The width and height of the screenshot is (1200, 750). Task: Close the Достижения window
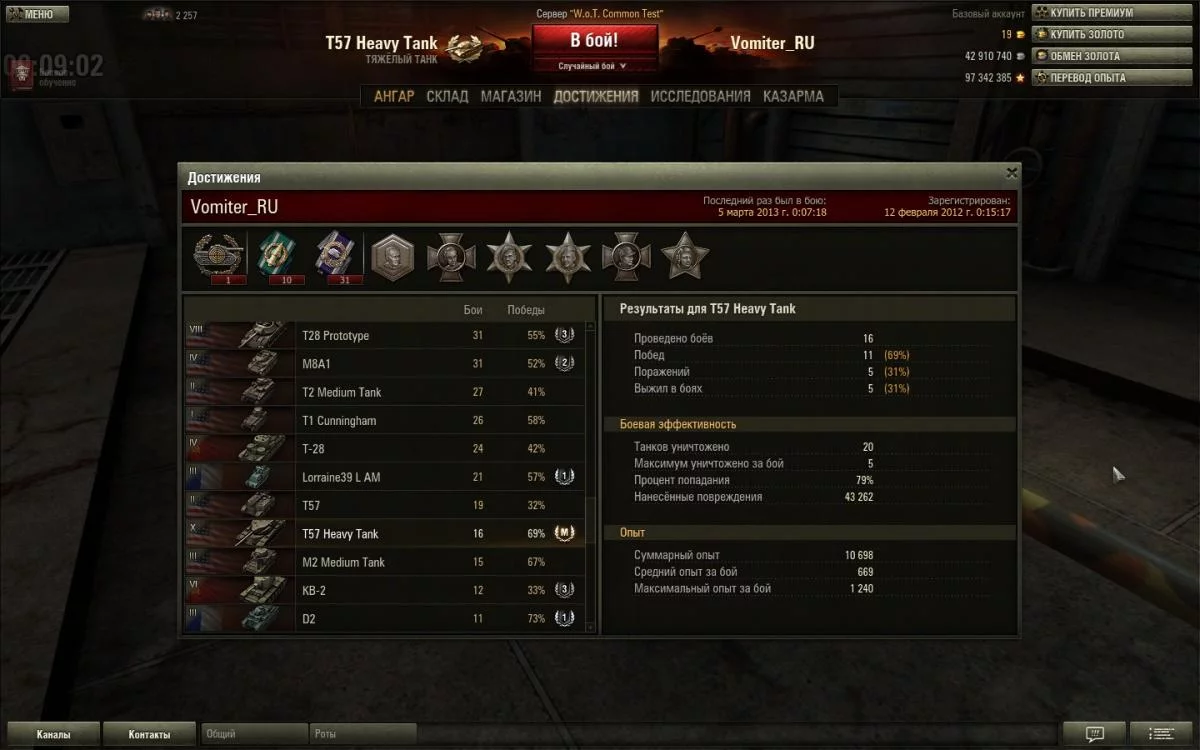point(1011,173)
